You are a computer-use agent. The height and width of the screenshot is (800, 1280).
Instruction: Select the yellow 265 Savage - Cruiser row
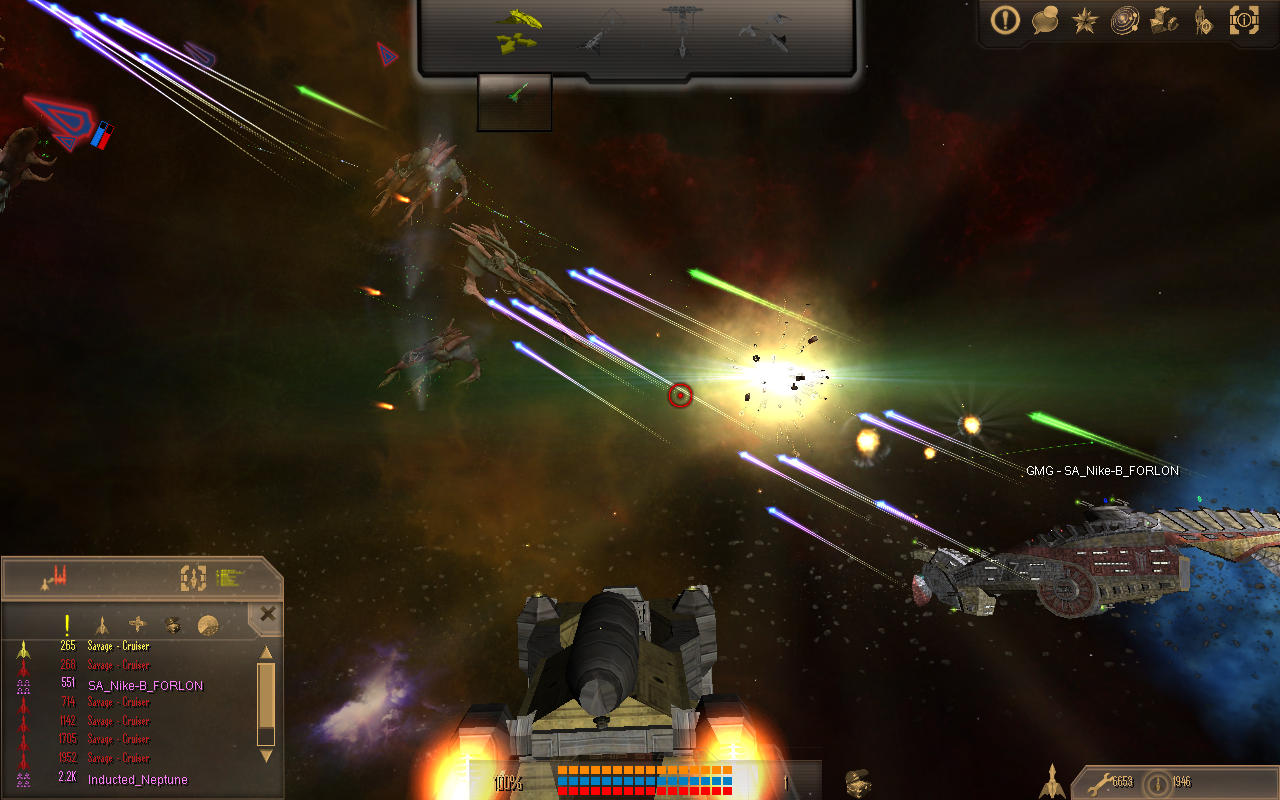click(x=118, y=647)
